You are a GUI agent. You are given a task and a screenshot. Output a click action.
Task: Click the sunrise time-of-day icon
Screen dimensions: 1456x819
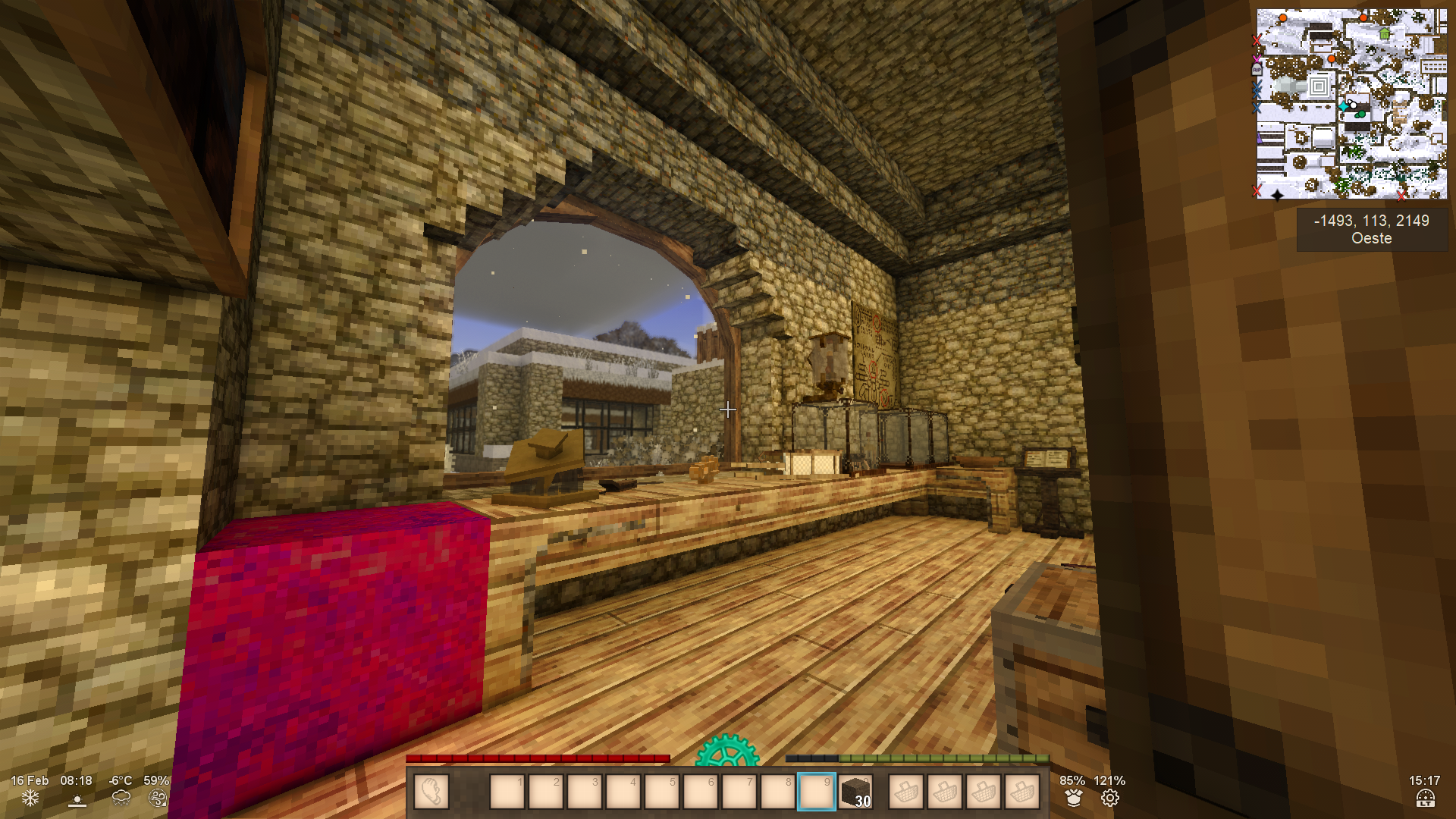click(77, 799)
